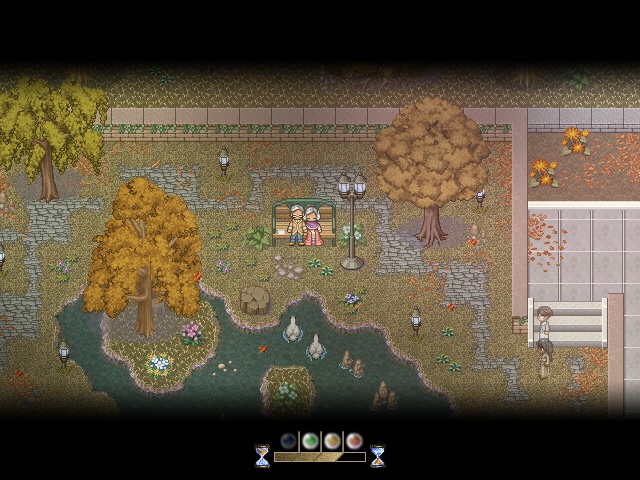Viewport: 640px width, 480px height.
Task: Select the dark blue memory orb
Action: click(x=289, y=440)
